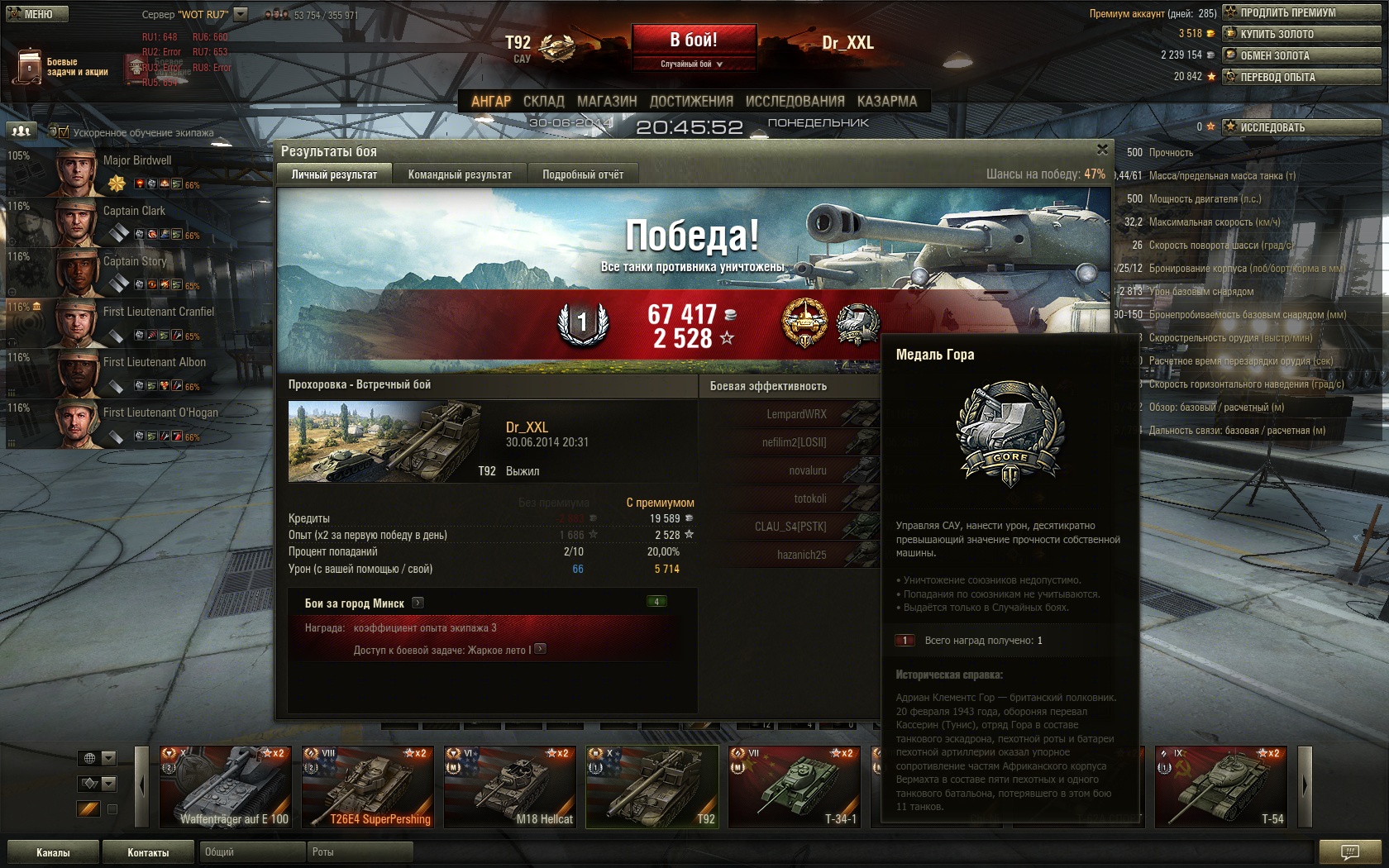
Task: Go to the СКЛАД section
Action: click(x=543, y=101)
